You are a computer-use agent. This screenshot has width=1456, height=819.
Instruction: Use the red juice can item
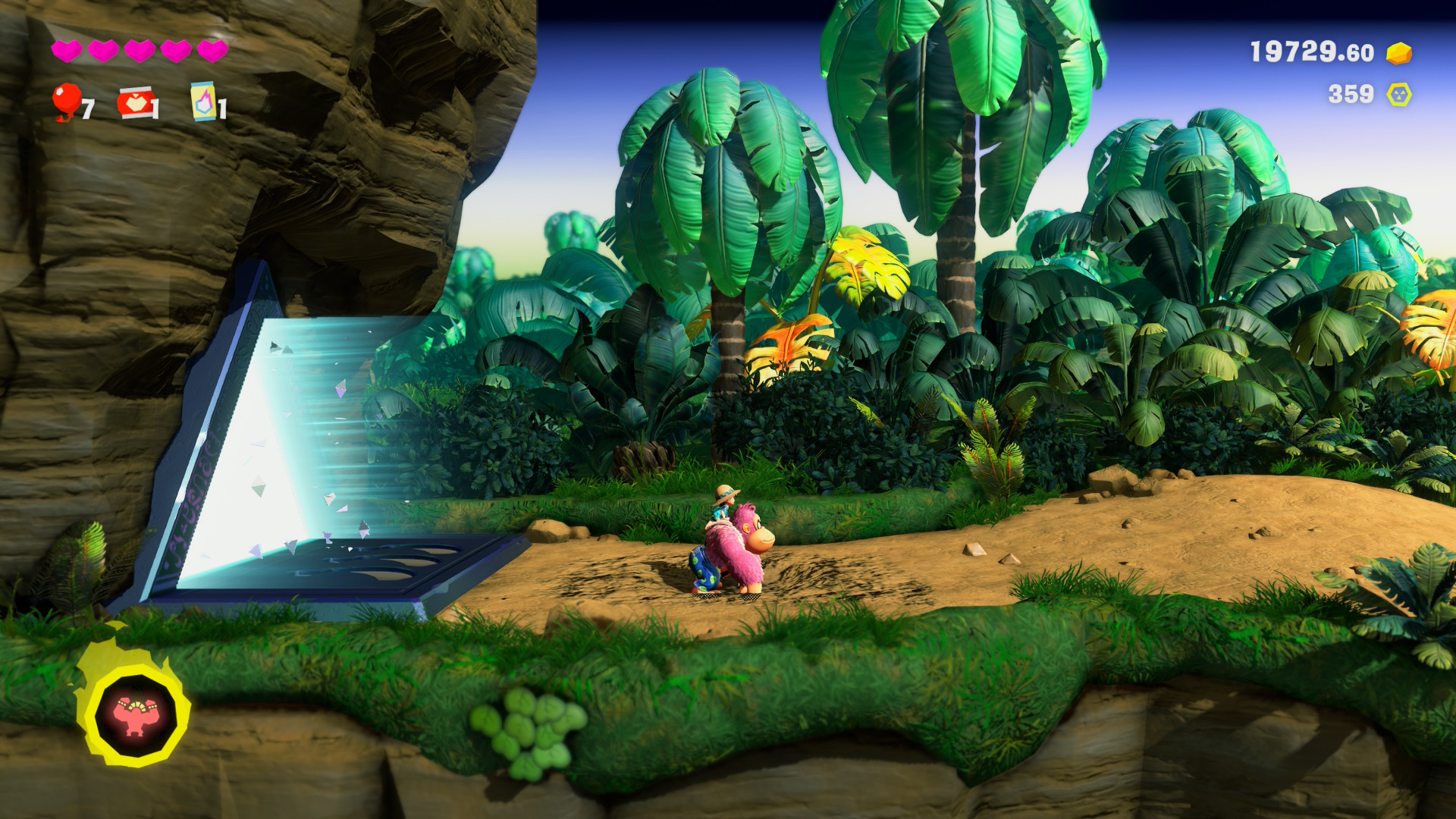(x=135, y=103)
